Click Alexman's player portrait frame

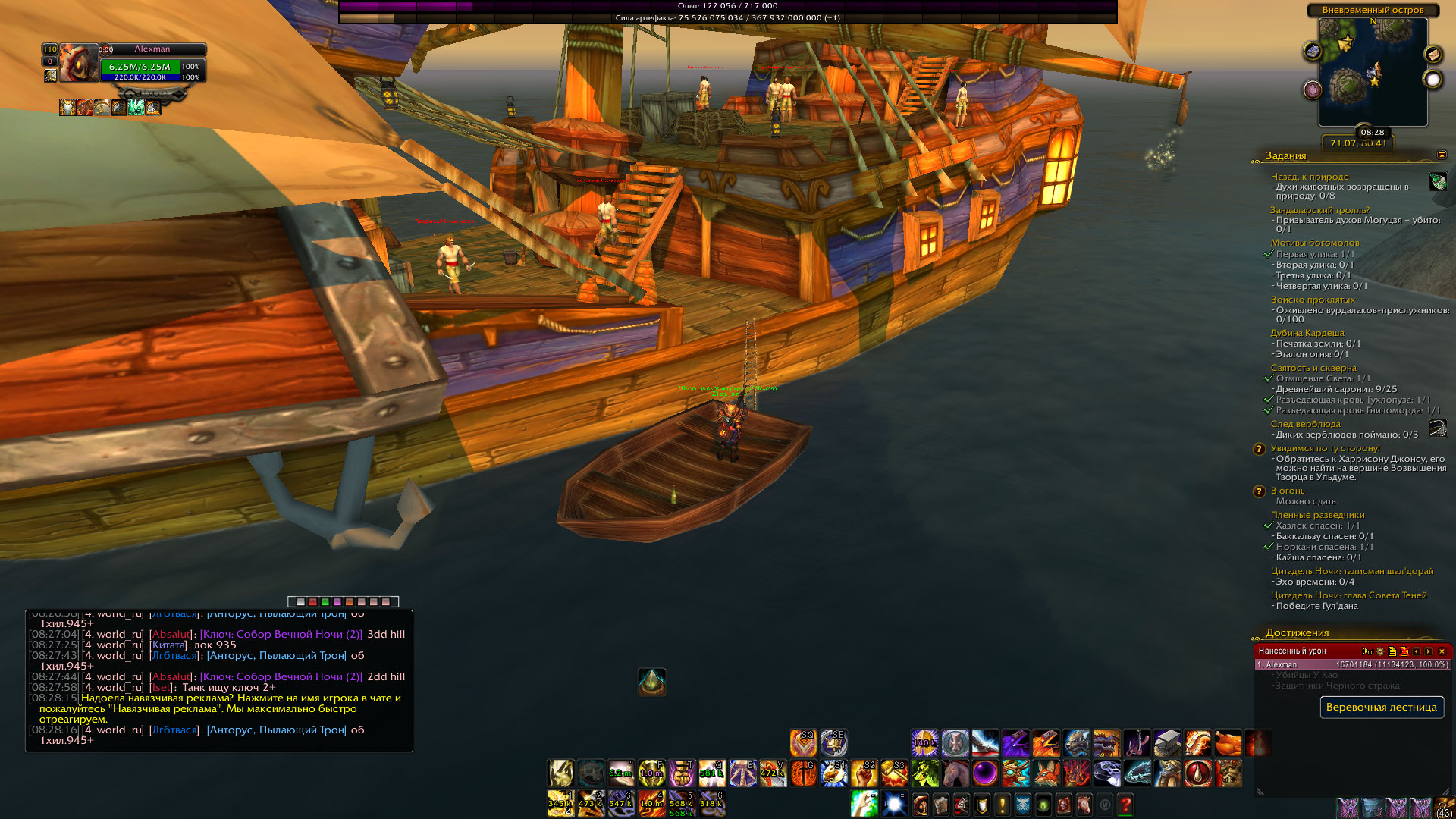[x=79, y=63]
